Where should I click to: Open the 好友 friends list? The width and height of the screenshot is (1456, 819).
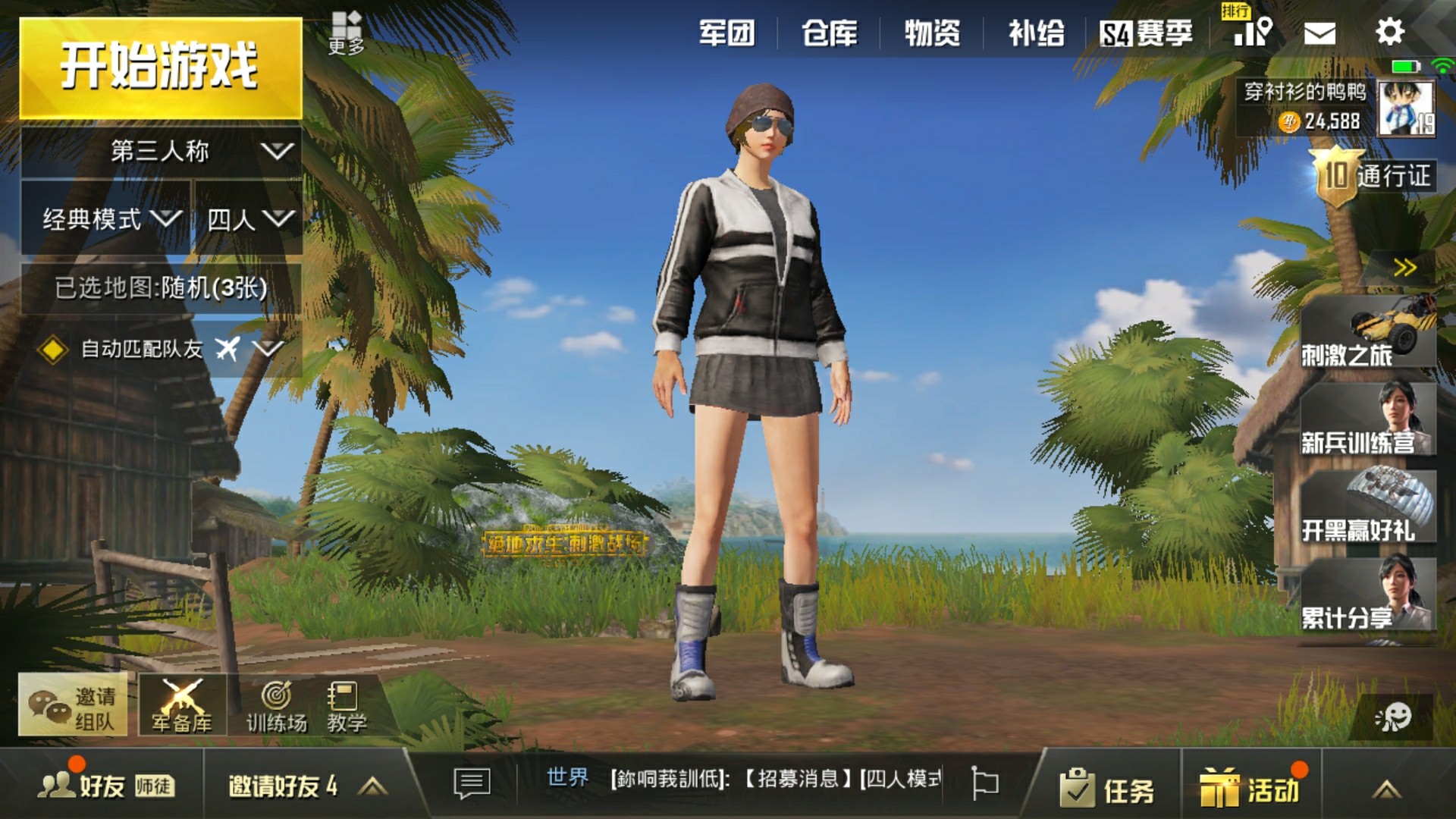point(83,786)
